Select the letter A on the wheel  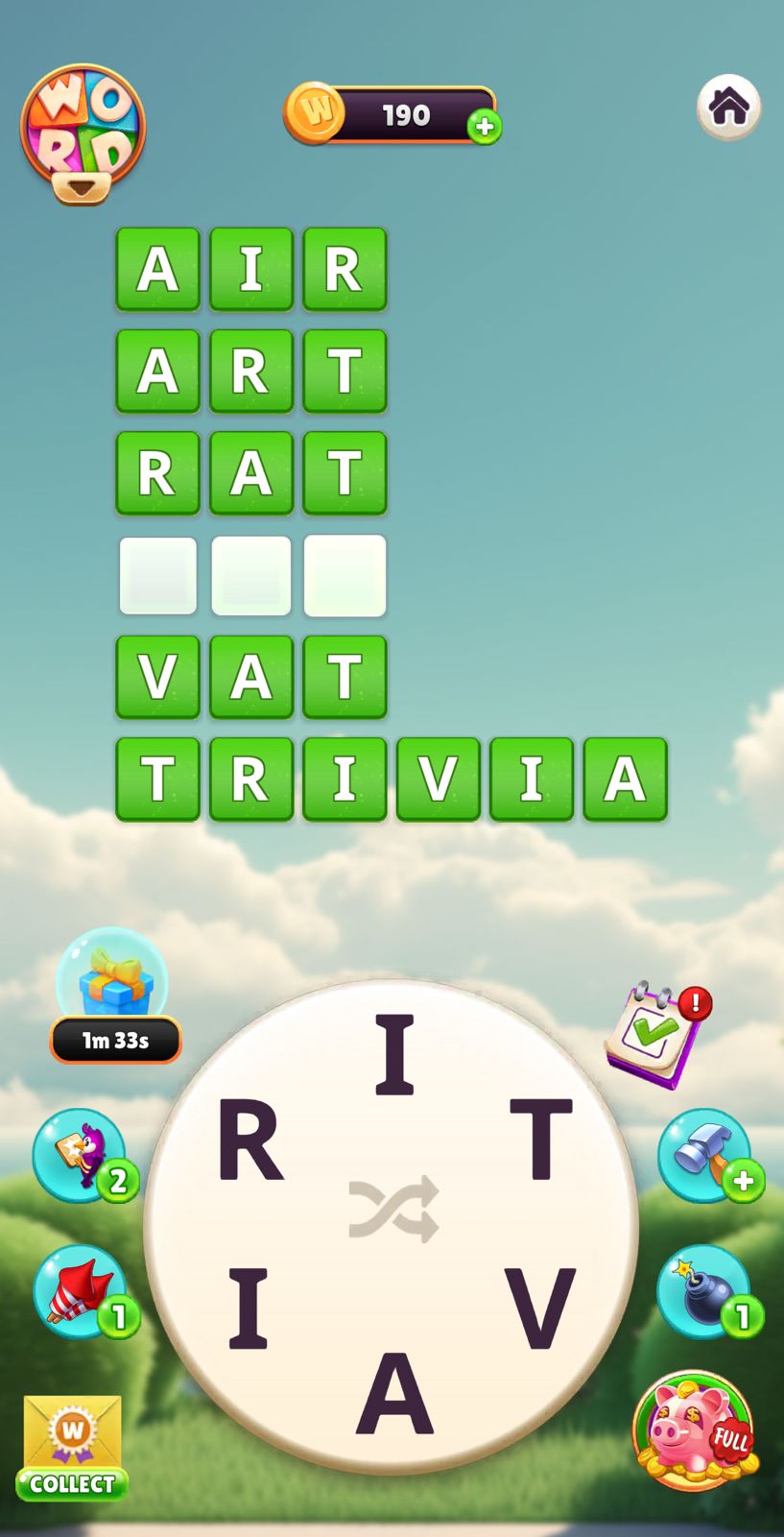pos(394,1392)
